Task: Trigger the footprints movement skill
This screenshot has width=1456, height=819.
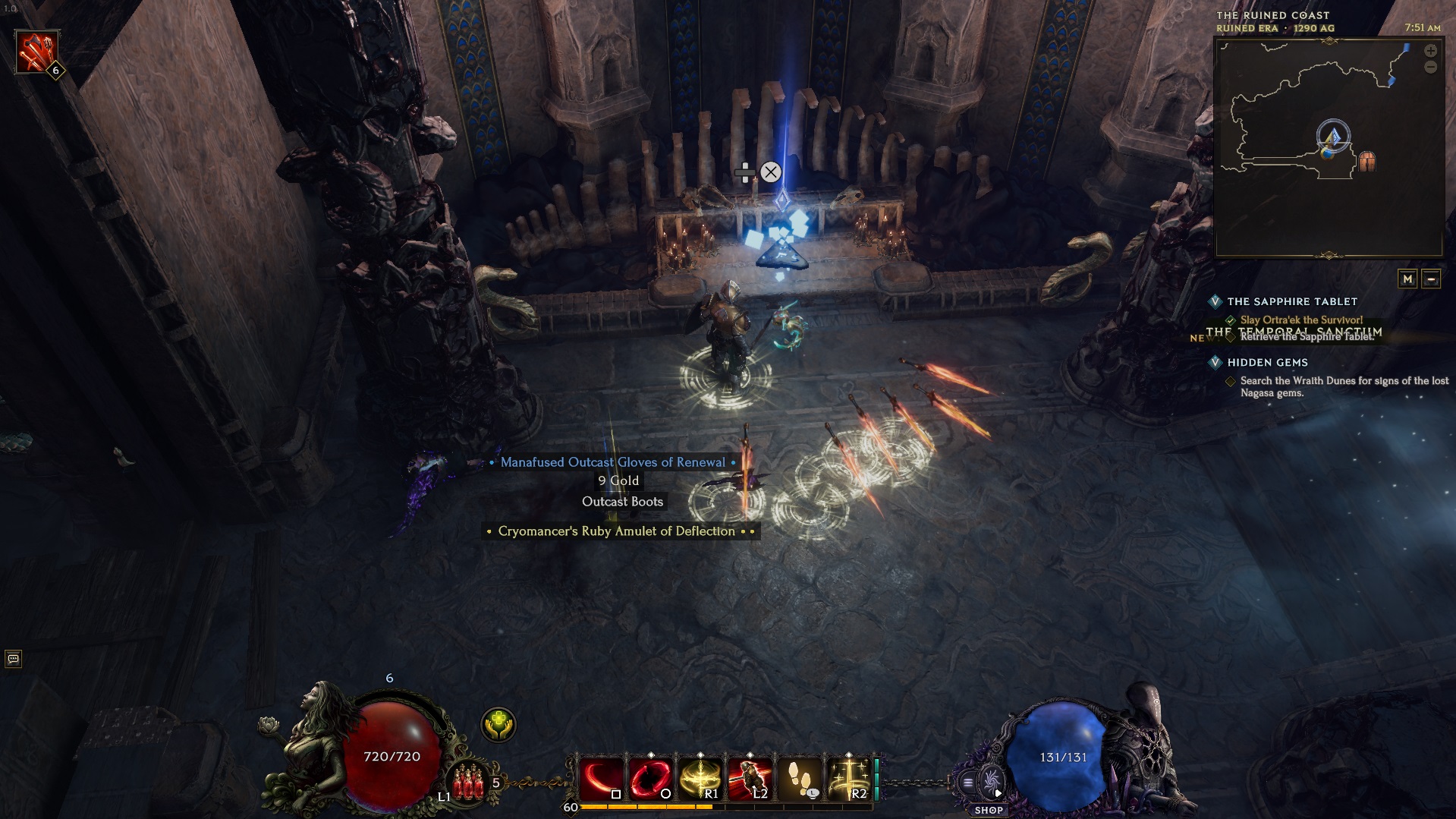Action: click(x=798, y=780)
